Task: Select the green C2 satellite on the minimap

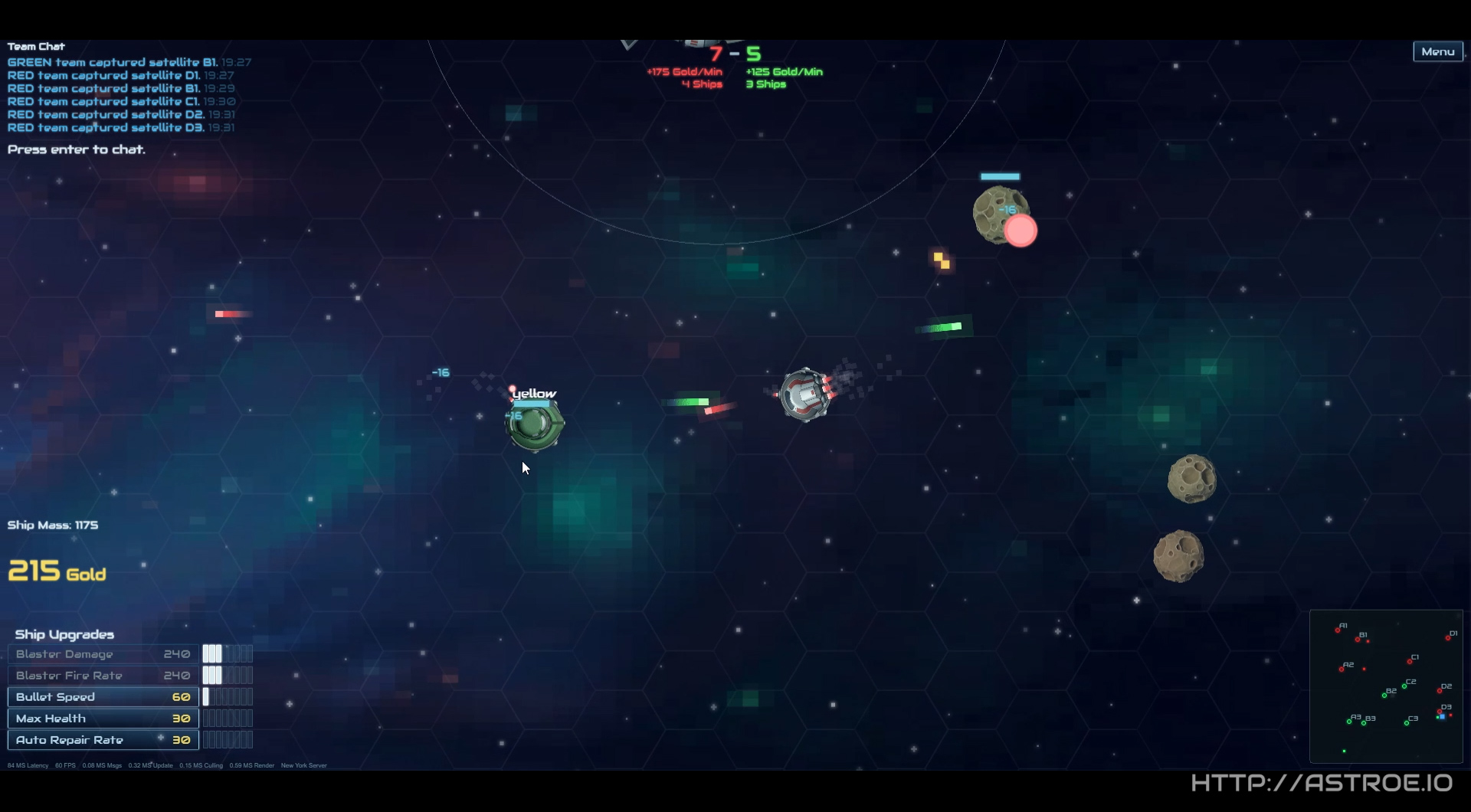Action: pyautogui.click(x=1404, y=686)
